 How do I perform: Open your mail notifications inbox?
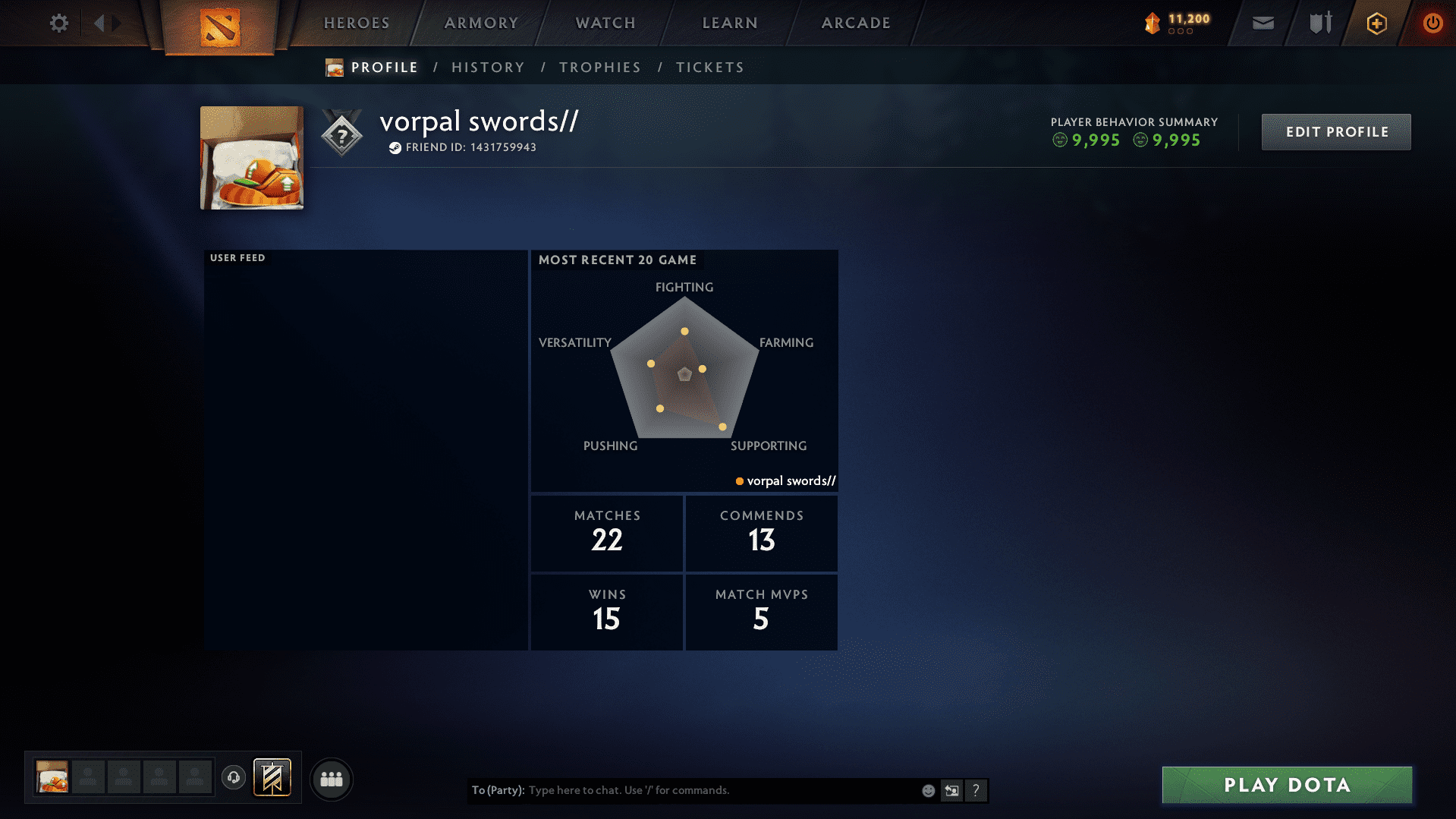click(x=1262, y=24)
